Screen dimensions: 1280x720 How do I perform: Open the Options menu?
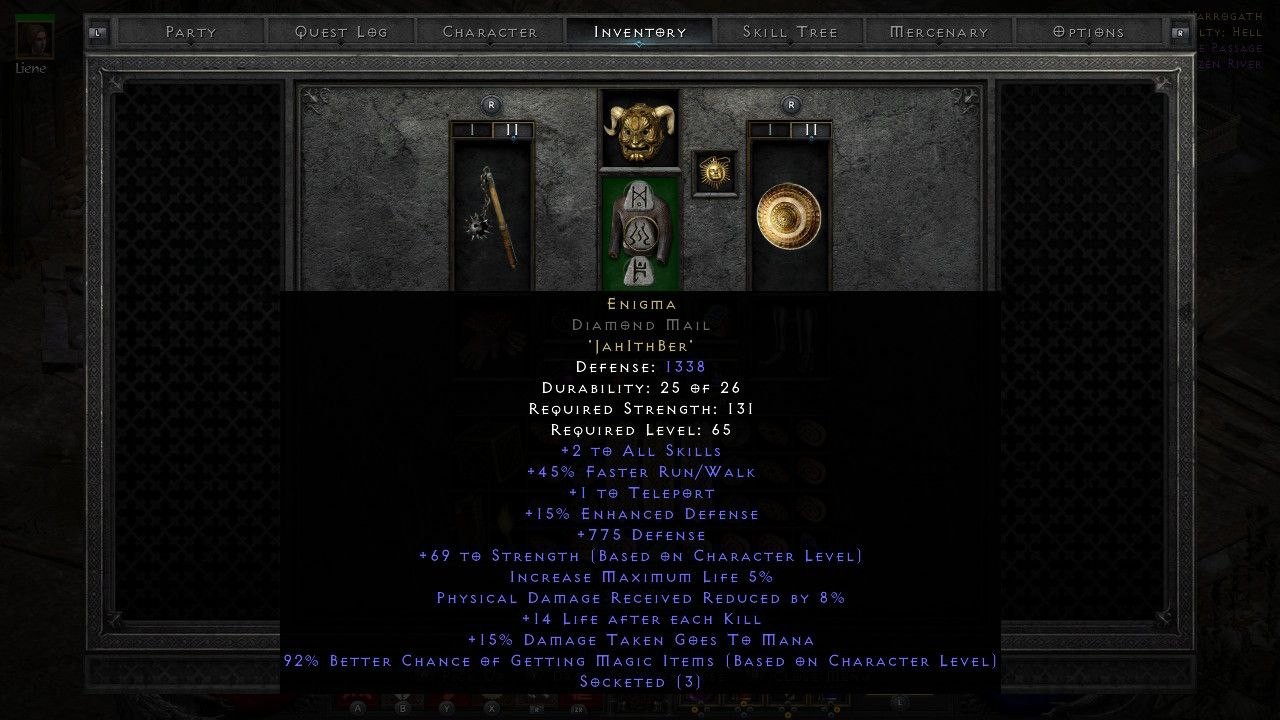[1088, 31]
